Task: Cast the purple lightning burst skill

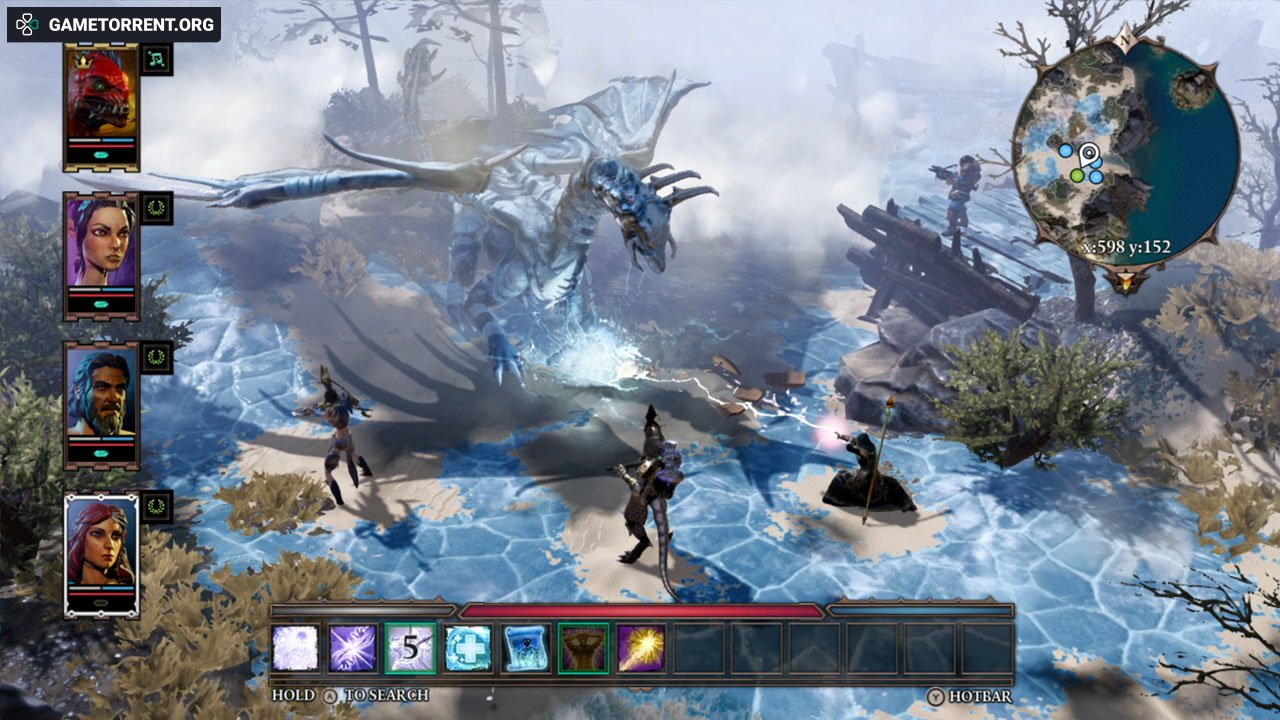Action: 353,648
